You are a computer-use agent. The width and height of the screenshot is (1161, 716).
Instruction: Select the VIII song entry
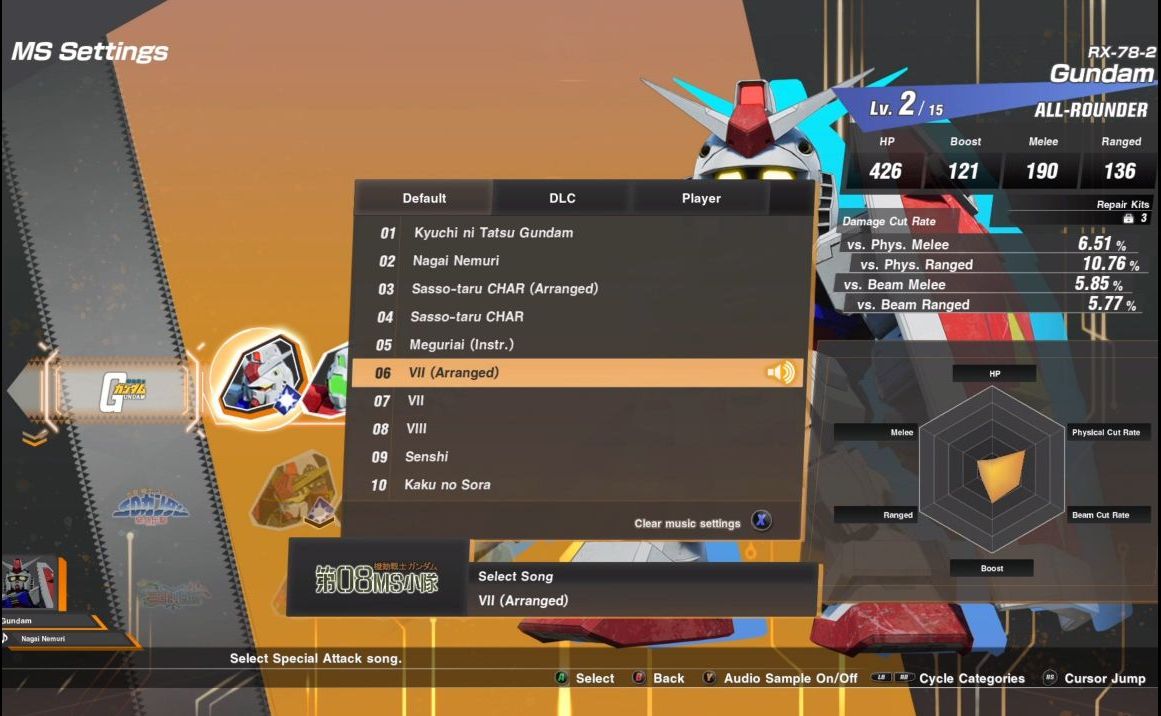[417, 429]
